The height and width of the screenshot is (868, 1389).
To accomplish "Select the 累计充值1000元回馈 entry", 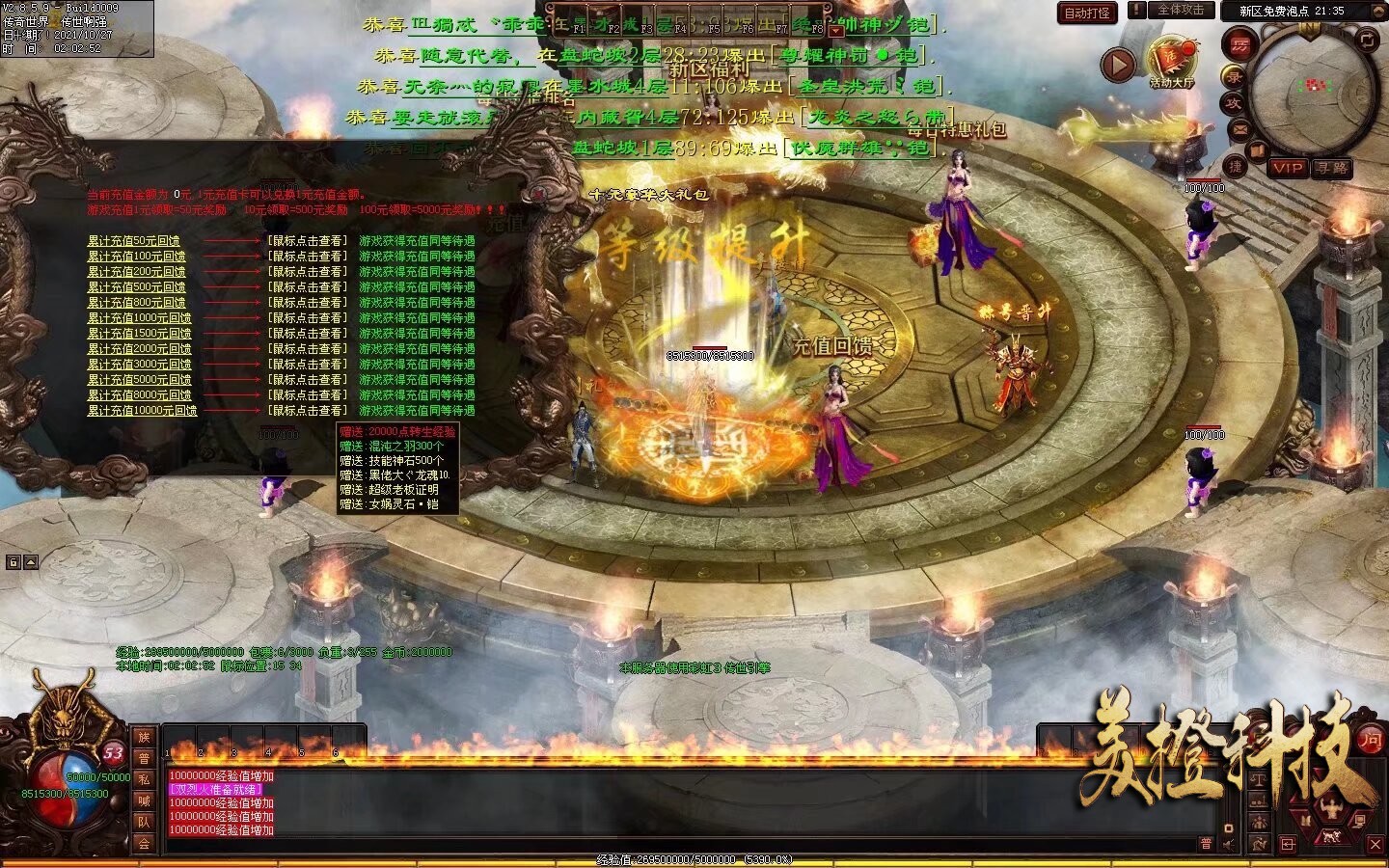I will [139, 318].
